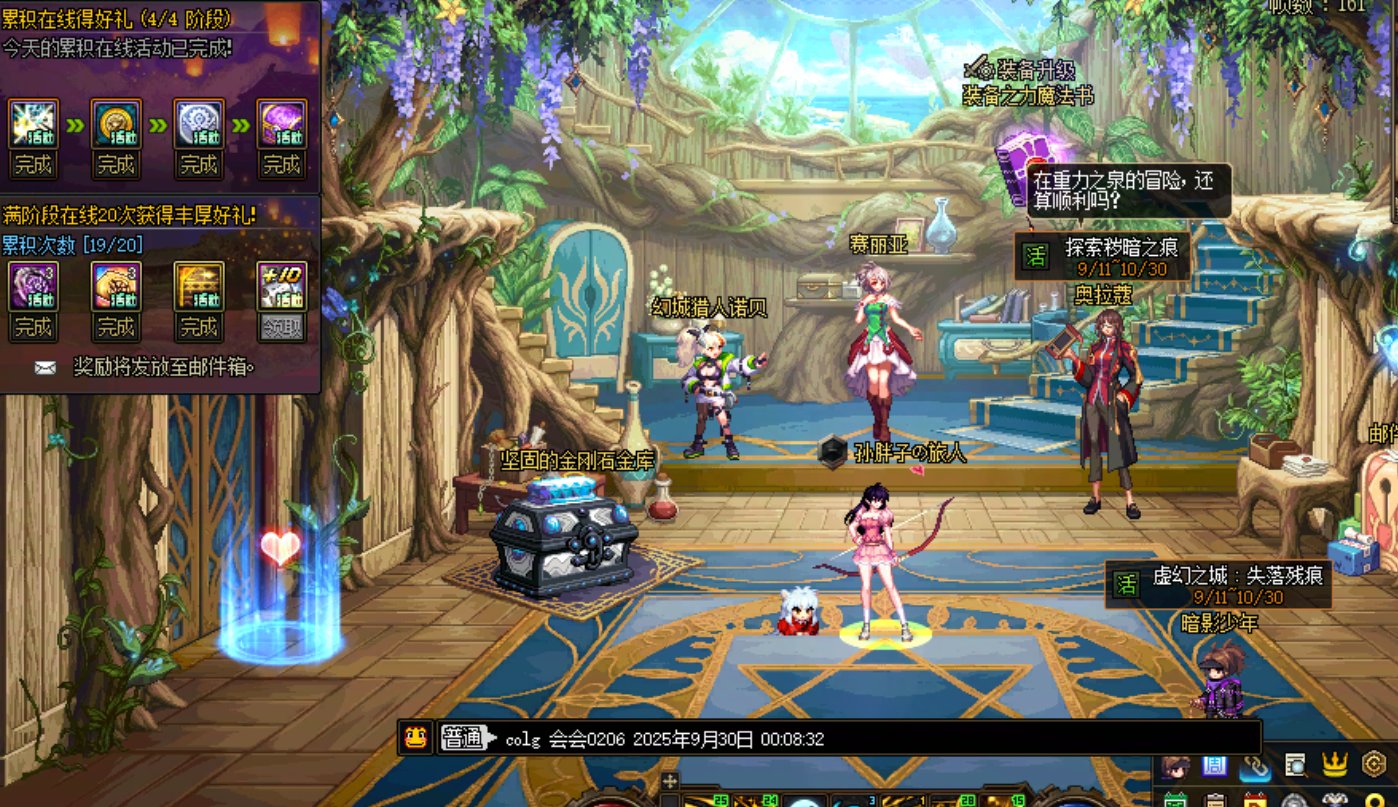Screen dimensions: 1398x807
Task: Open the magnifying glass search icon
Action: [1295, 766]
